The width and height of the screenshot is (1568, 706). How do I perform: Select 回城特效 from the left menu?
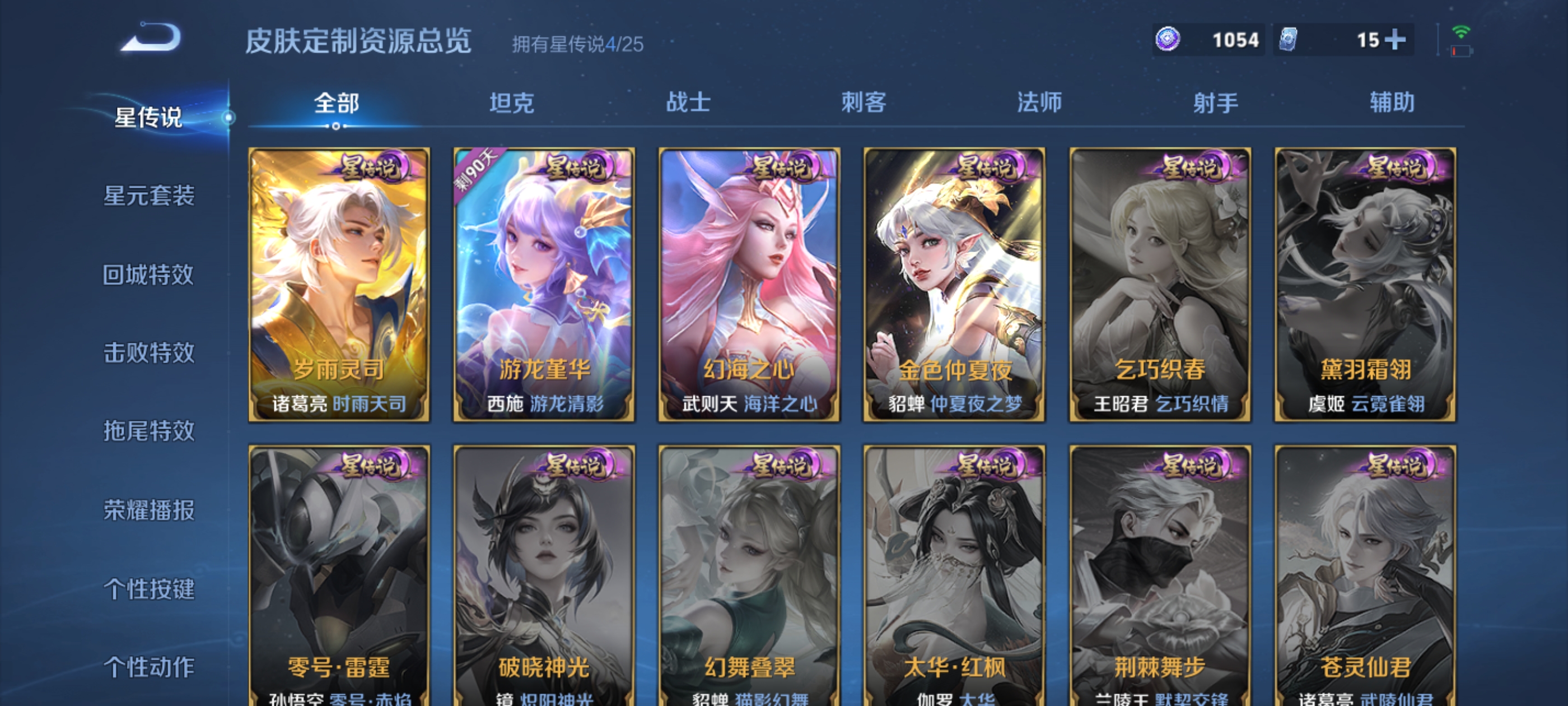click(150, 275)
